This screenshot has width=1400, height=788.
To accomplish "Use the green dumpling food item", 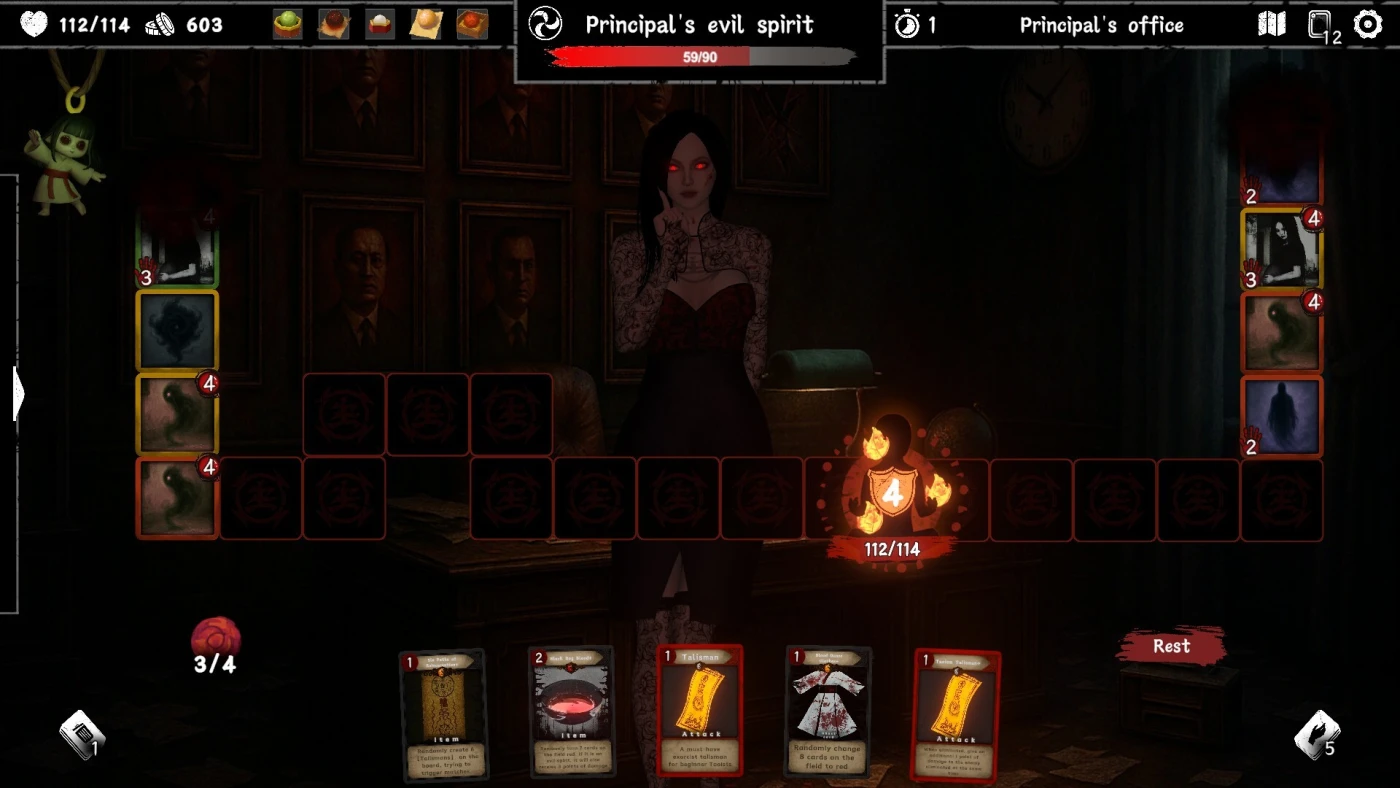I will [288, 24].
